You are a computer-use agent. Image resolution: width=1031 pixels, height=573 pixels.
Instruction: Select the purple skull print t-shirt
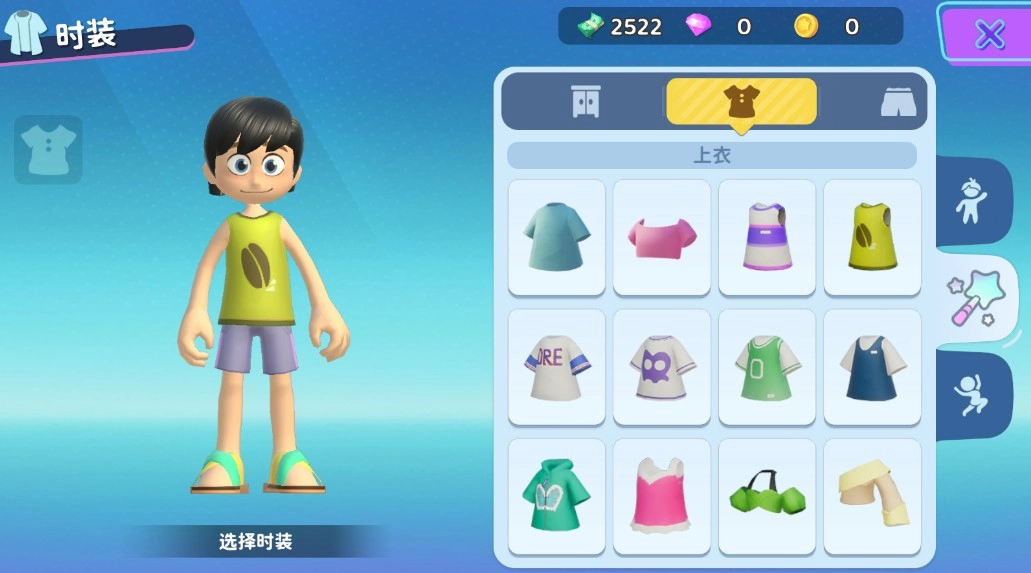pos(662,367)
